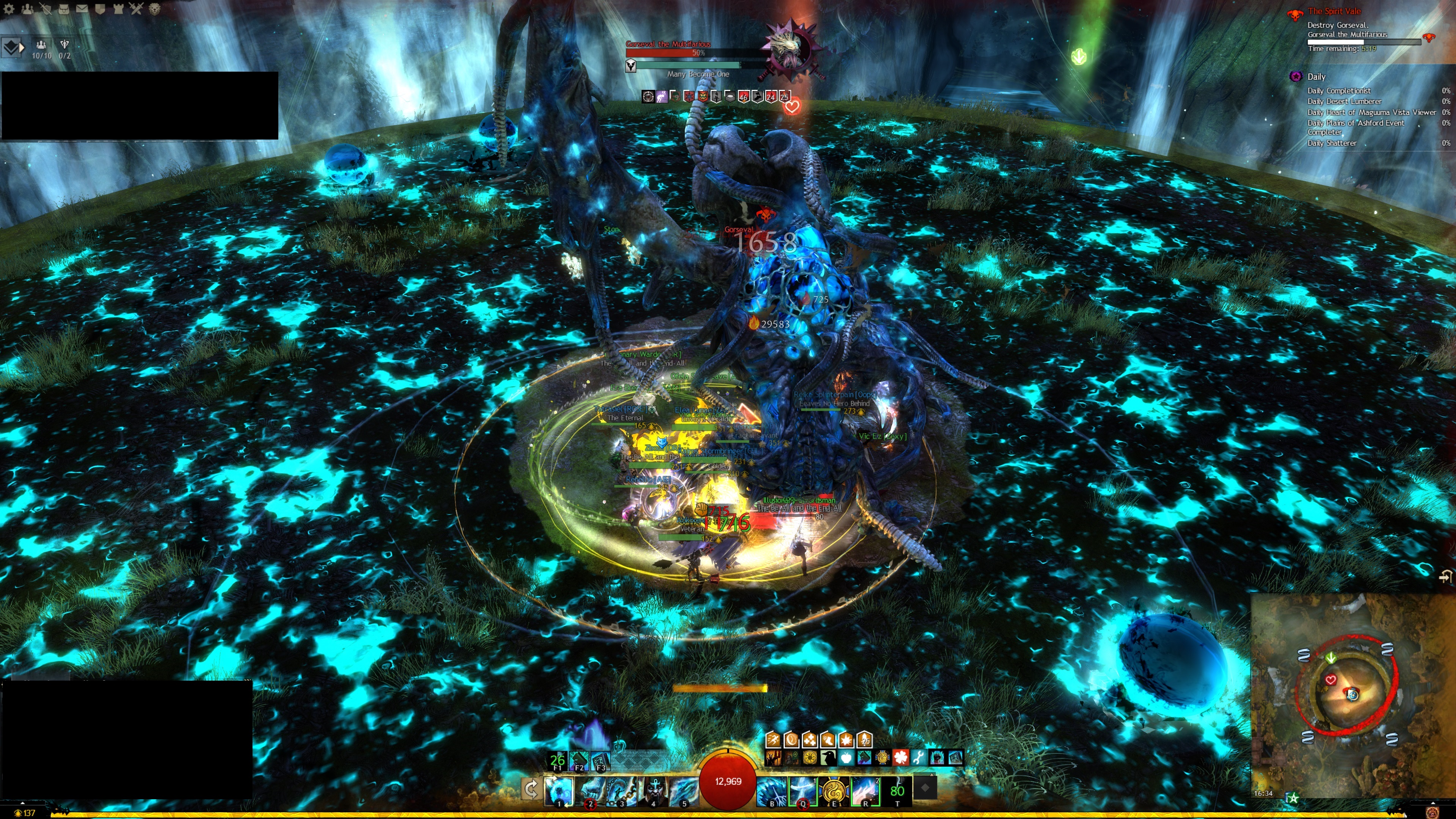Open the contacts and LFG panel
This screenshot has width=1456, height=819.
27,8
